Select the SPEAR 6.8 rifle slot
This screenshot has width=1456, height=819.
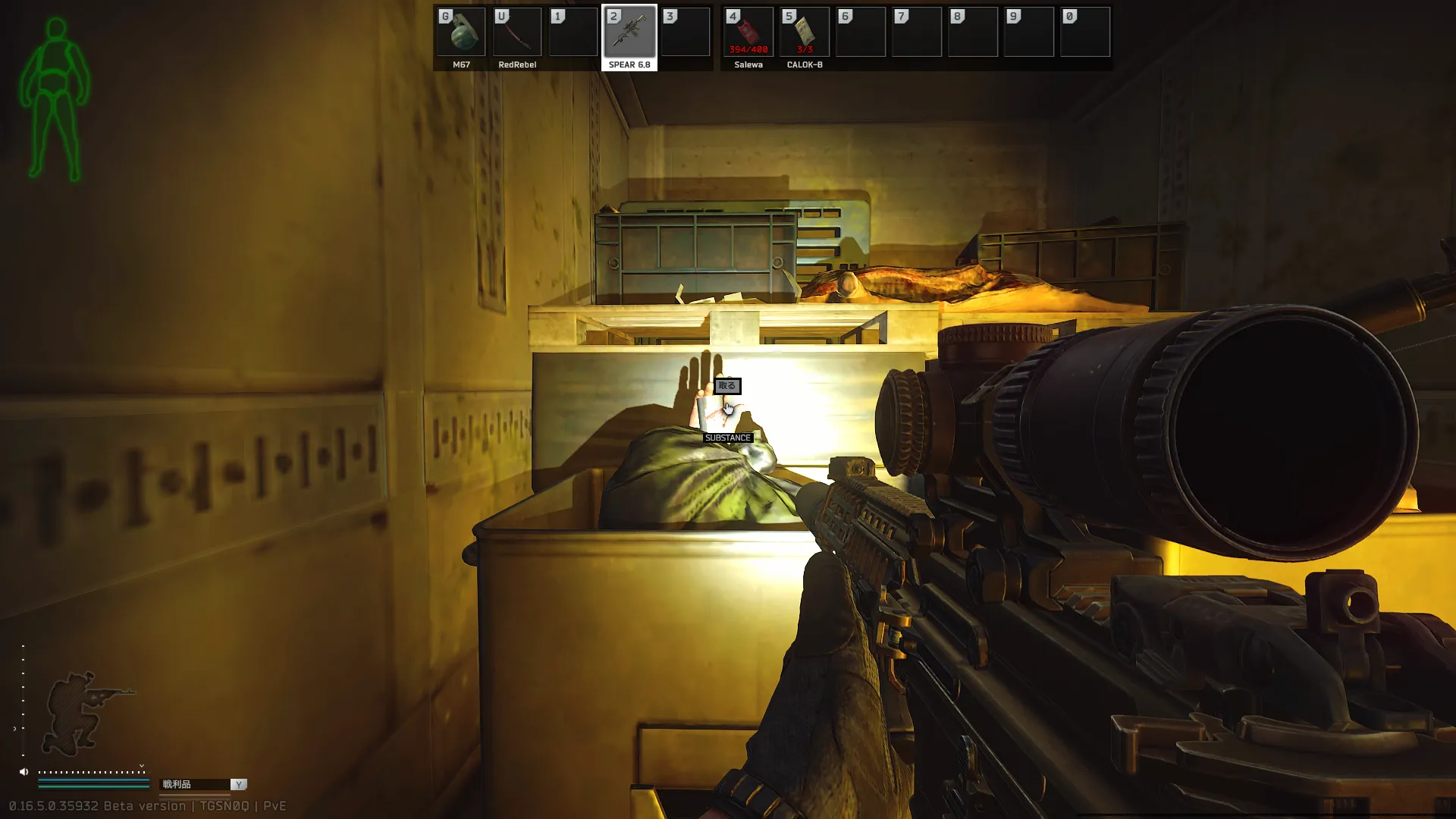629,33
